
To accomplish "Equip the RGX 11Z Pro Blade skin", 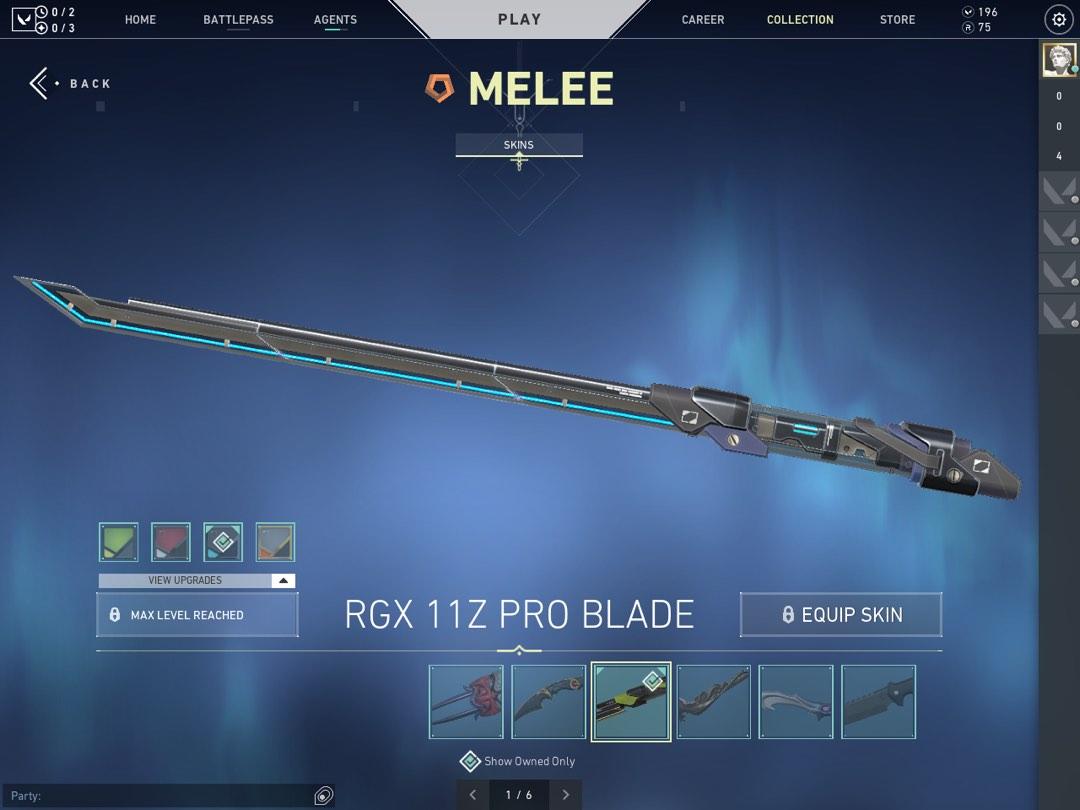I will [x=841, y=615].
